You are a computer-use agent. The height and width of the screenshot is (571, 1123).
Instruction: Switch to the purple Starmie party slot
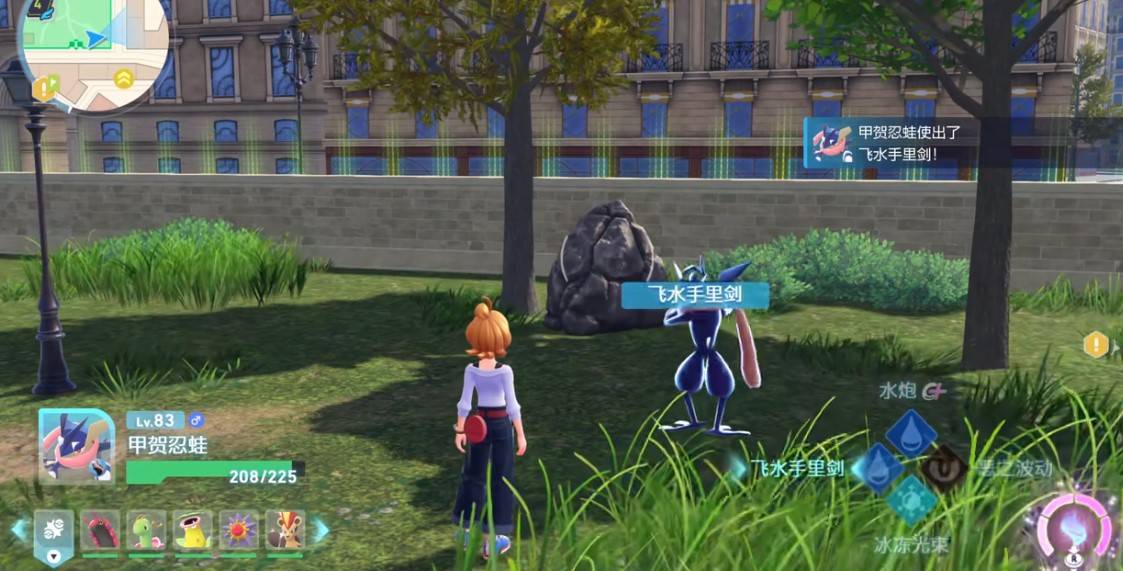point(238,528)
